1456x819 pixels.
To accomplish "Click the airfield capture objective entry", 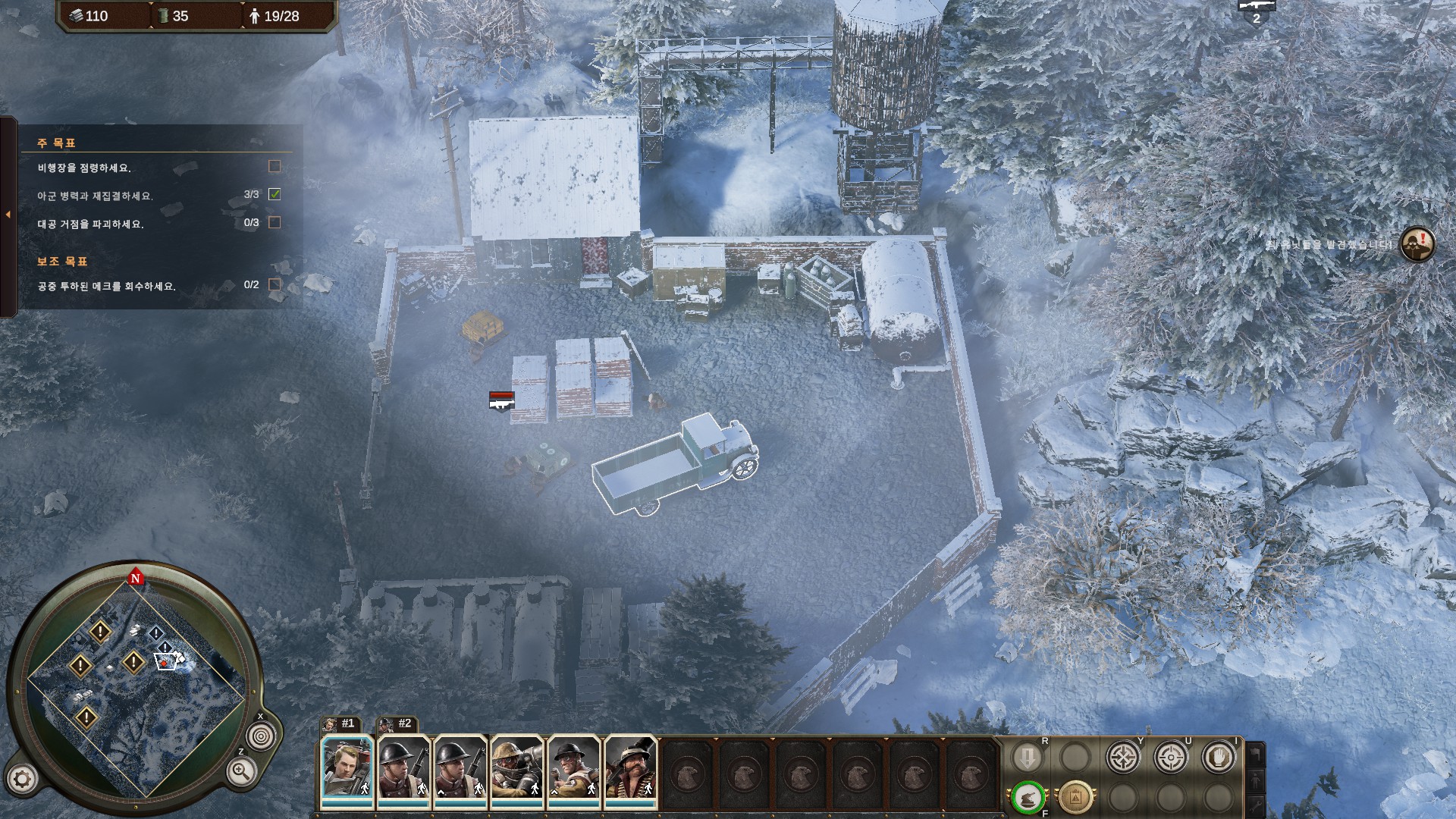I will point(85,168).
